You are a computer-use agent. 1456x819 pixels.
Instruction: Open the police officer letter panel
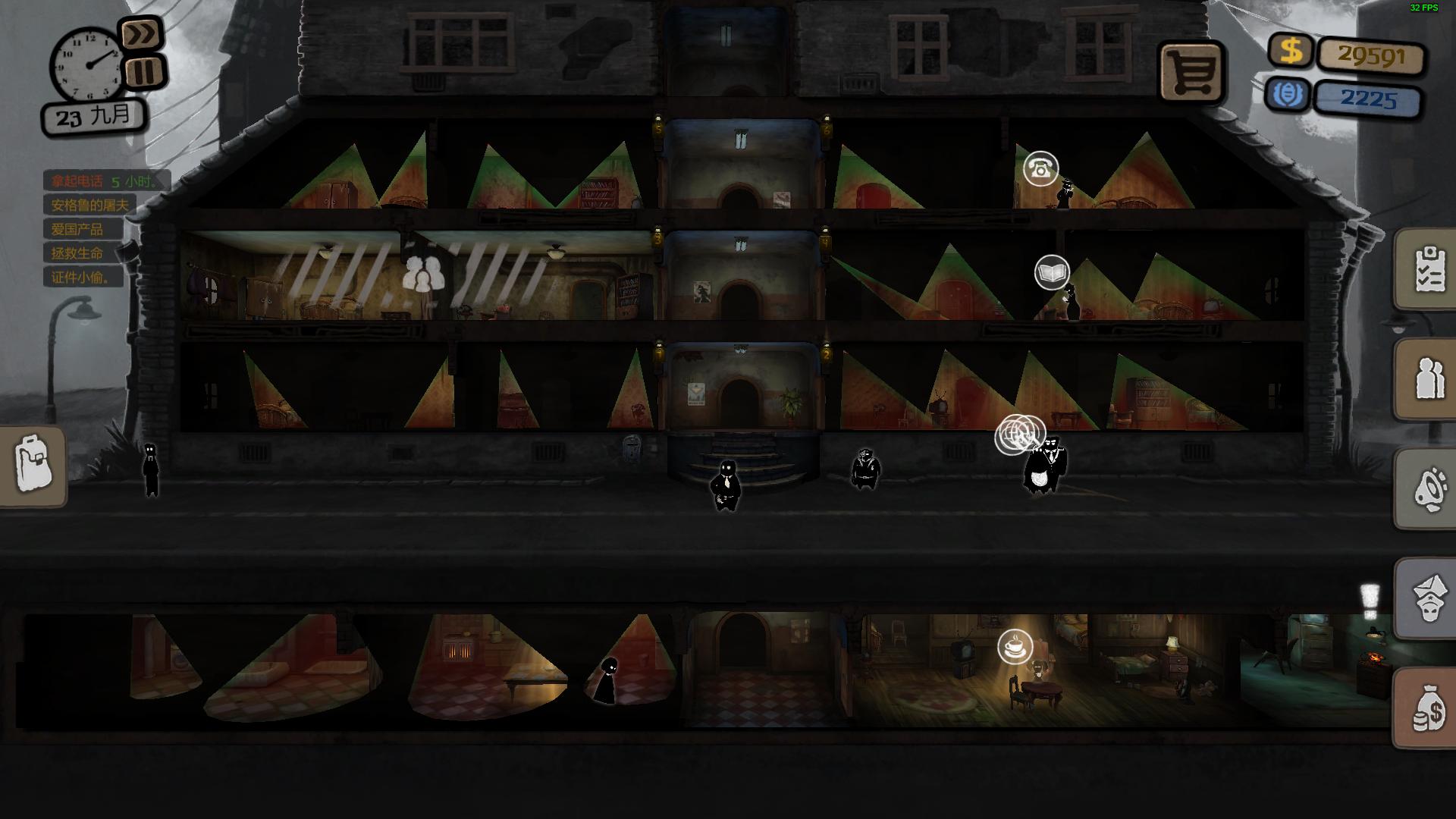(x=1427, y=598)
